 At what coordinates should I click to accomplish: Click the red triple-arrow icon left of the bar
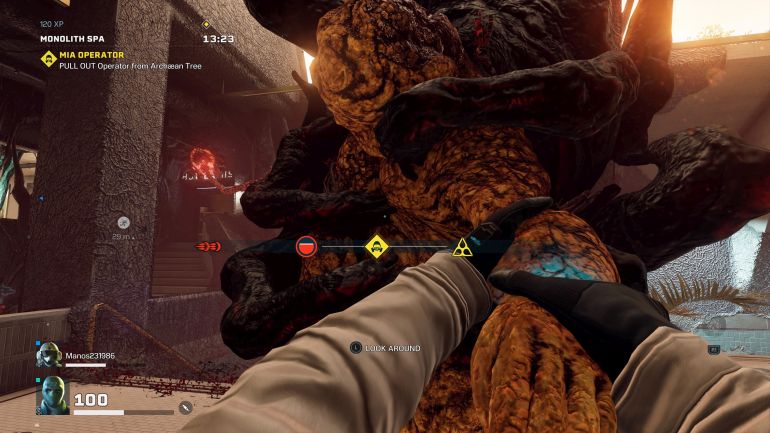point(208,246)
